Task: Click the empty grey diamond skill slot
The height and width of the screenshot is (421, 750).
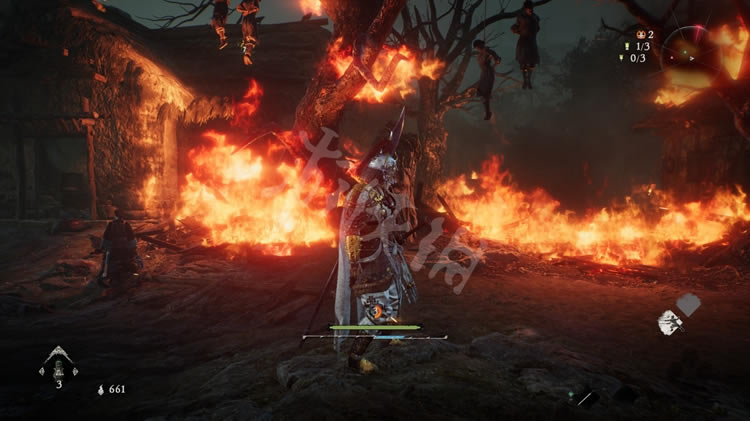Action: point(689,303)
